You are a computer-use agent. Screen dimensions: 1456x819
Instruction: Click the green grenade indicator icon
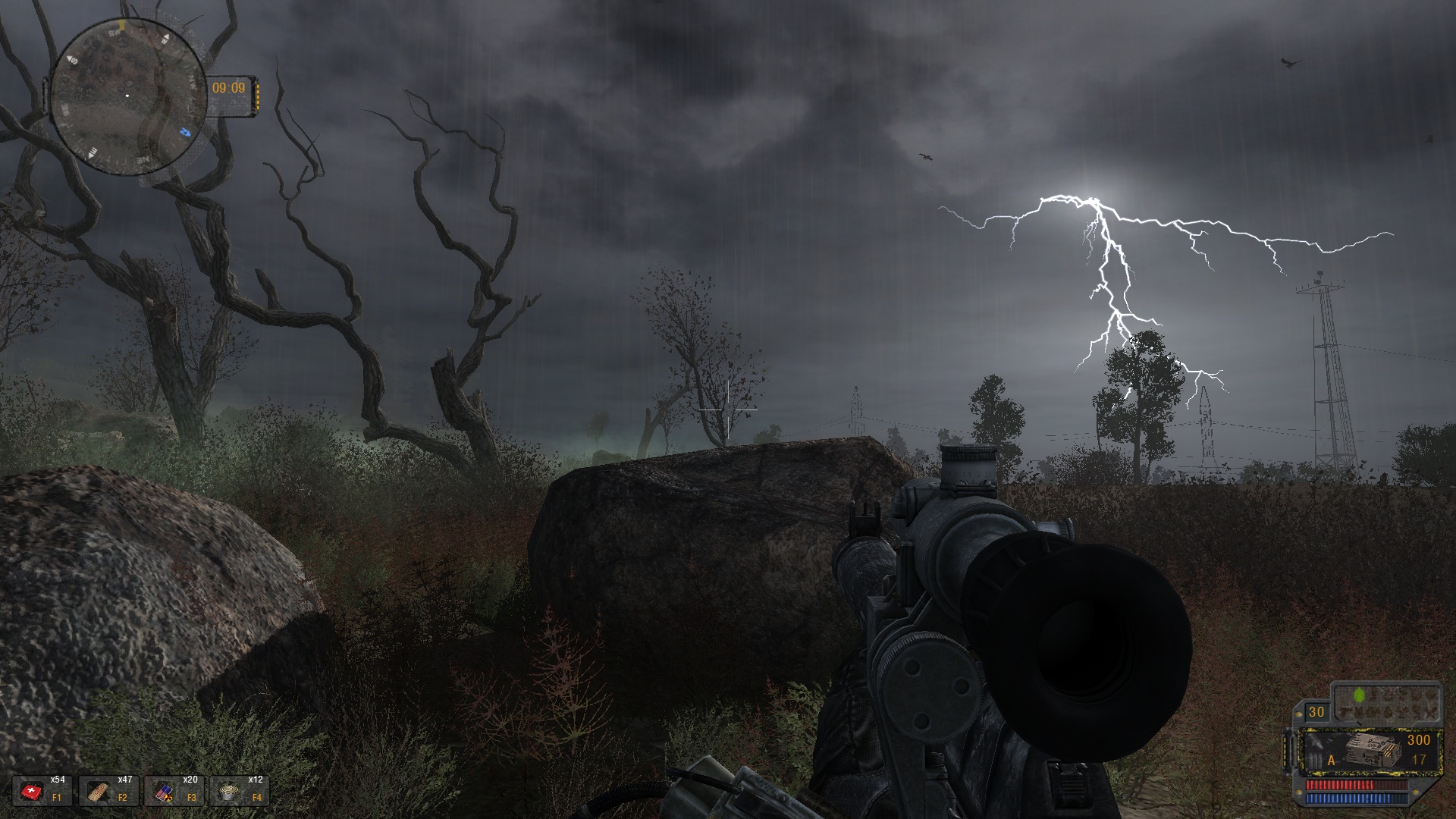tap(1359, 693)
